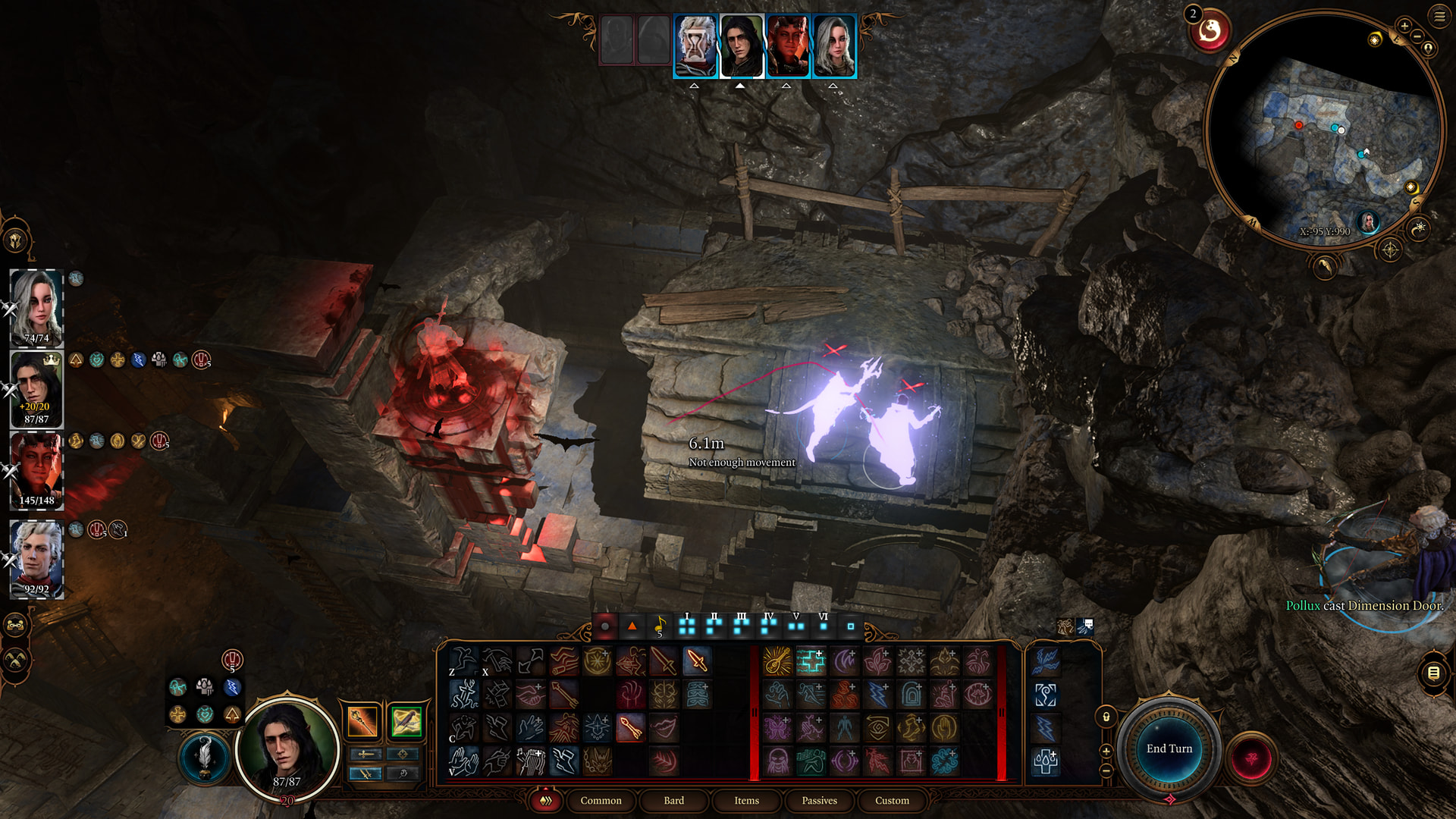Select the Passives hotbar tab
The width and height of the screenshot is (1456, 819).
[819, 801]
